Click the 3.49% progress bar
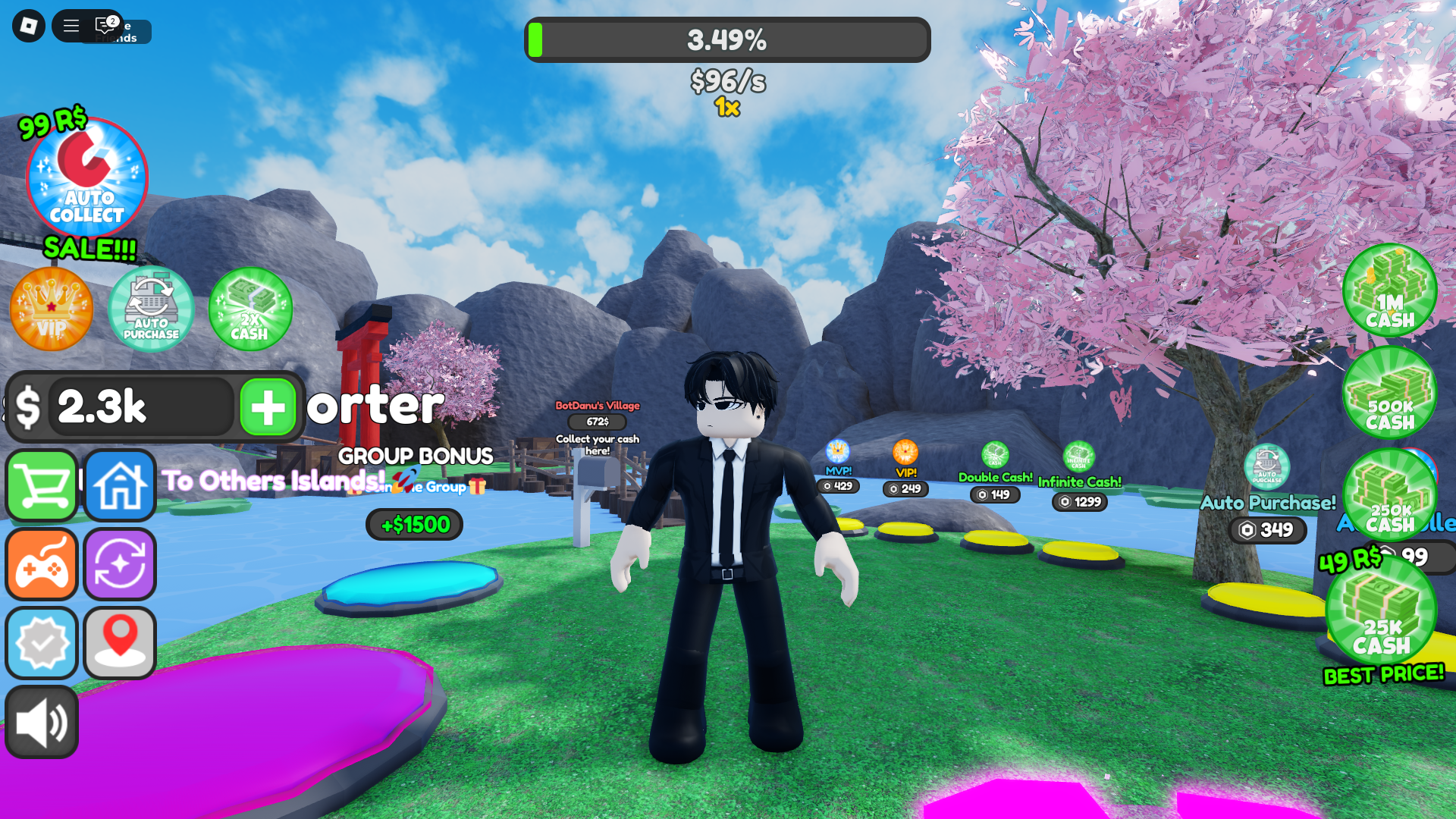The height and width of the screenshot is (819, 1456). click(727, 40)
